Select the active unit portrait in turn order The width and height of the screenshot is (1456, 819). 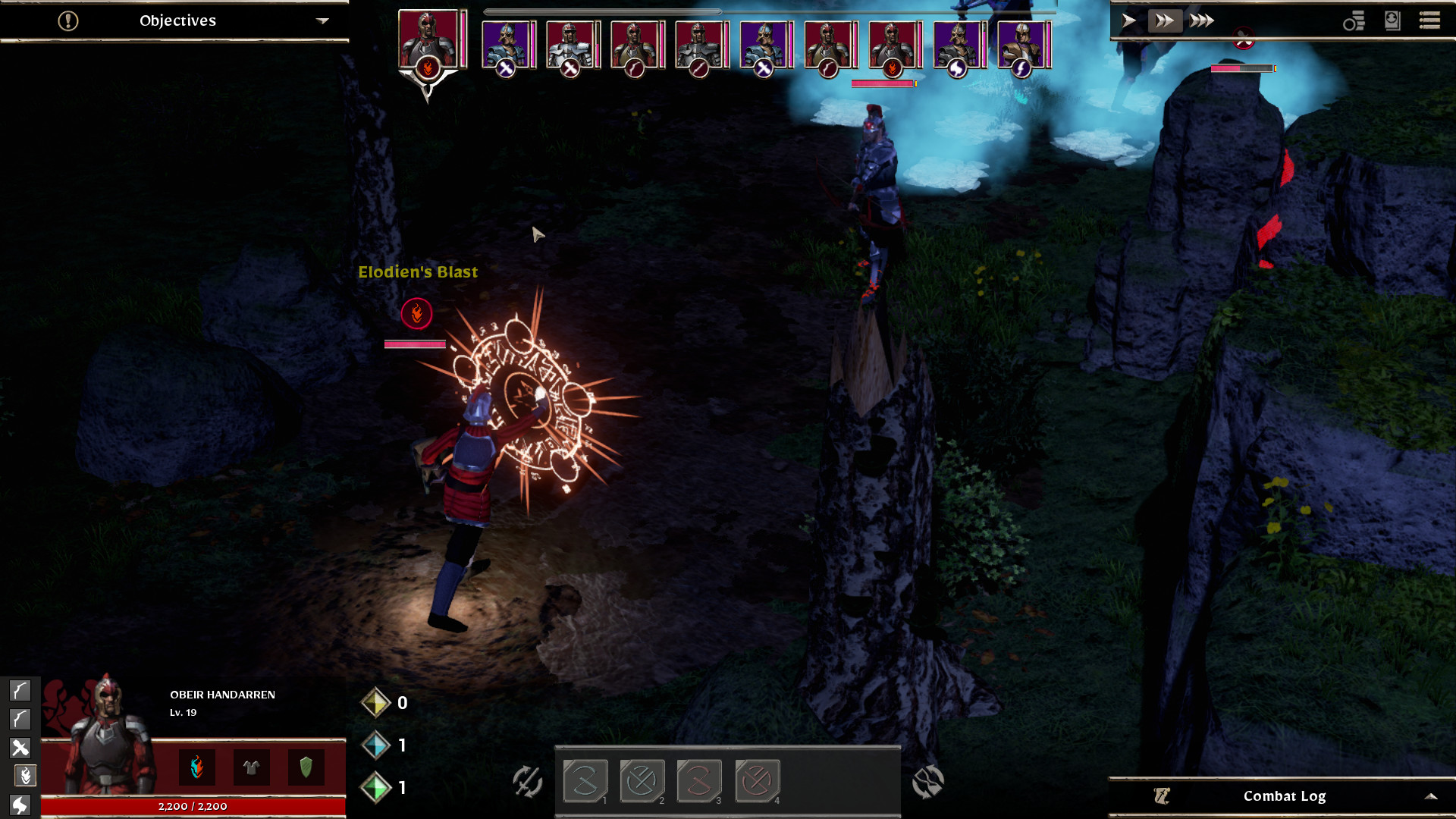[x=428, y=42]
